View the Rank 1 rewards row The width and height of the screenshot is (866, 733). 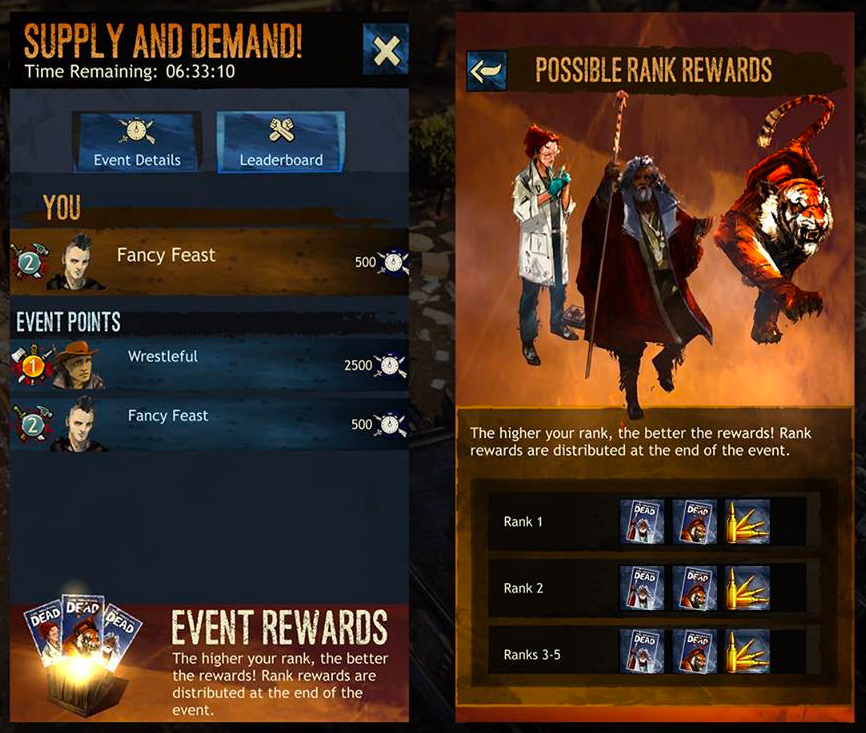[654, 521]
